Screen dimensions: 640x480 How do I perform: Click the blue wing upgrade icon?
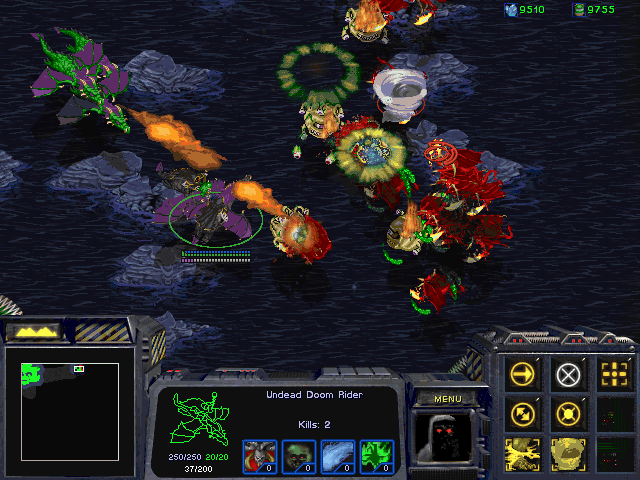tap(337, 456)
